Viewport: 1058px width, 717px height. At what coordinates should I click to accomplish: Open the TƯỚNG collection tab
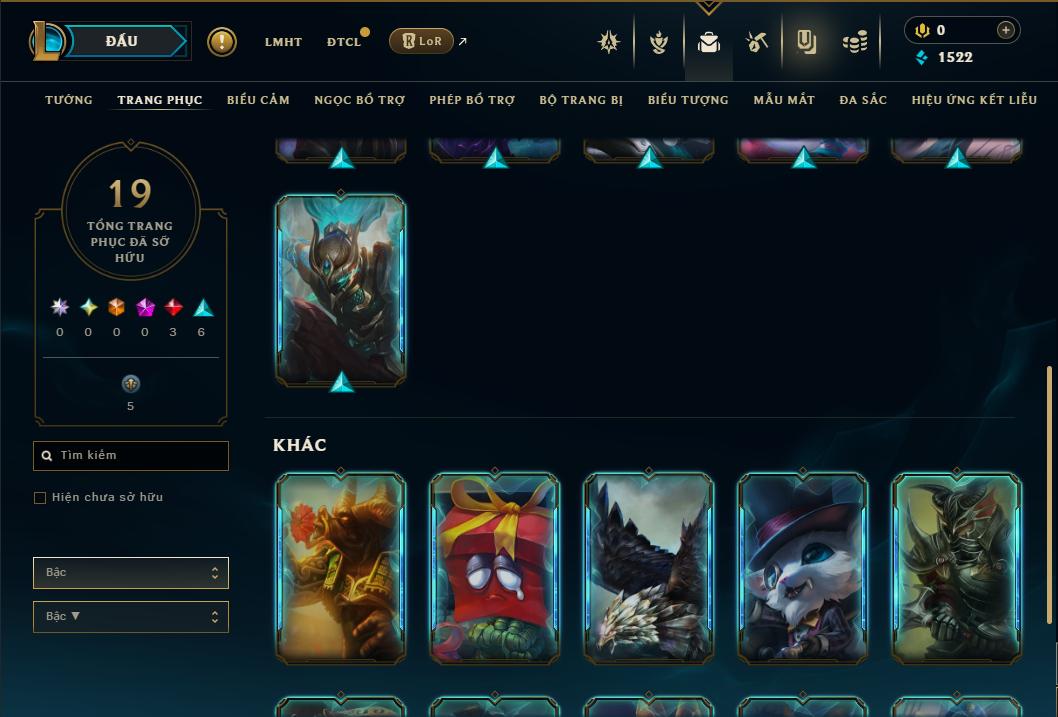click(x=69, y=100)
